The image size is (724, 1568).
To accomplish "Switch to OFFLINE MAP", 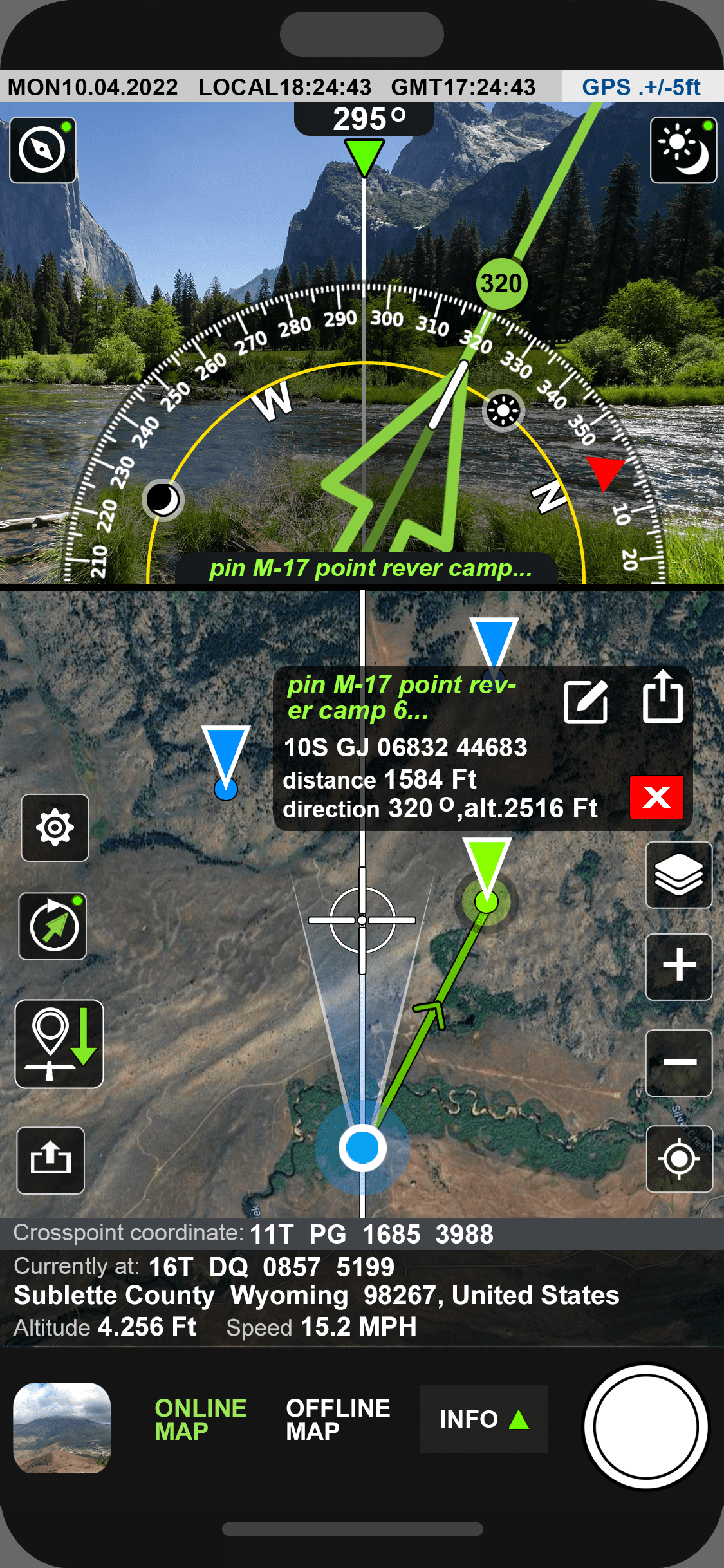I will [x=338, y=1419].
